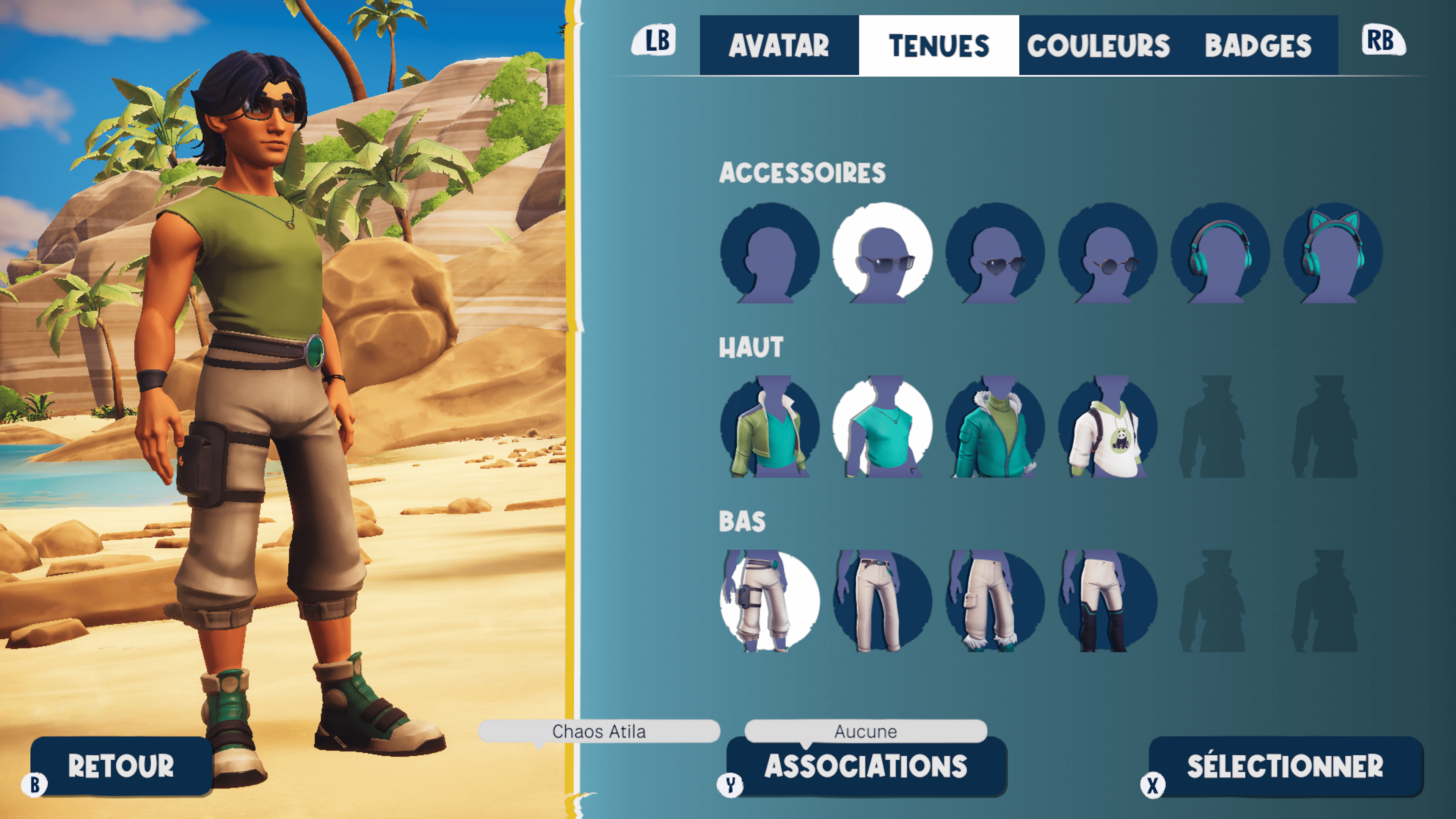Screen dimensions: 1456x819
Task: Choose the teal headphones accessory
Action: click(1220, 253)
